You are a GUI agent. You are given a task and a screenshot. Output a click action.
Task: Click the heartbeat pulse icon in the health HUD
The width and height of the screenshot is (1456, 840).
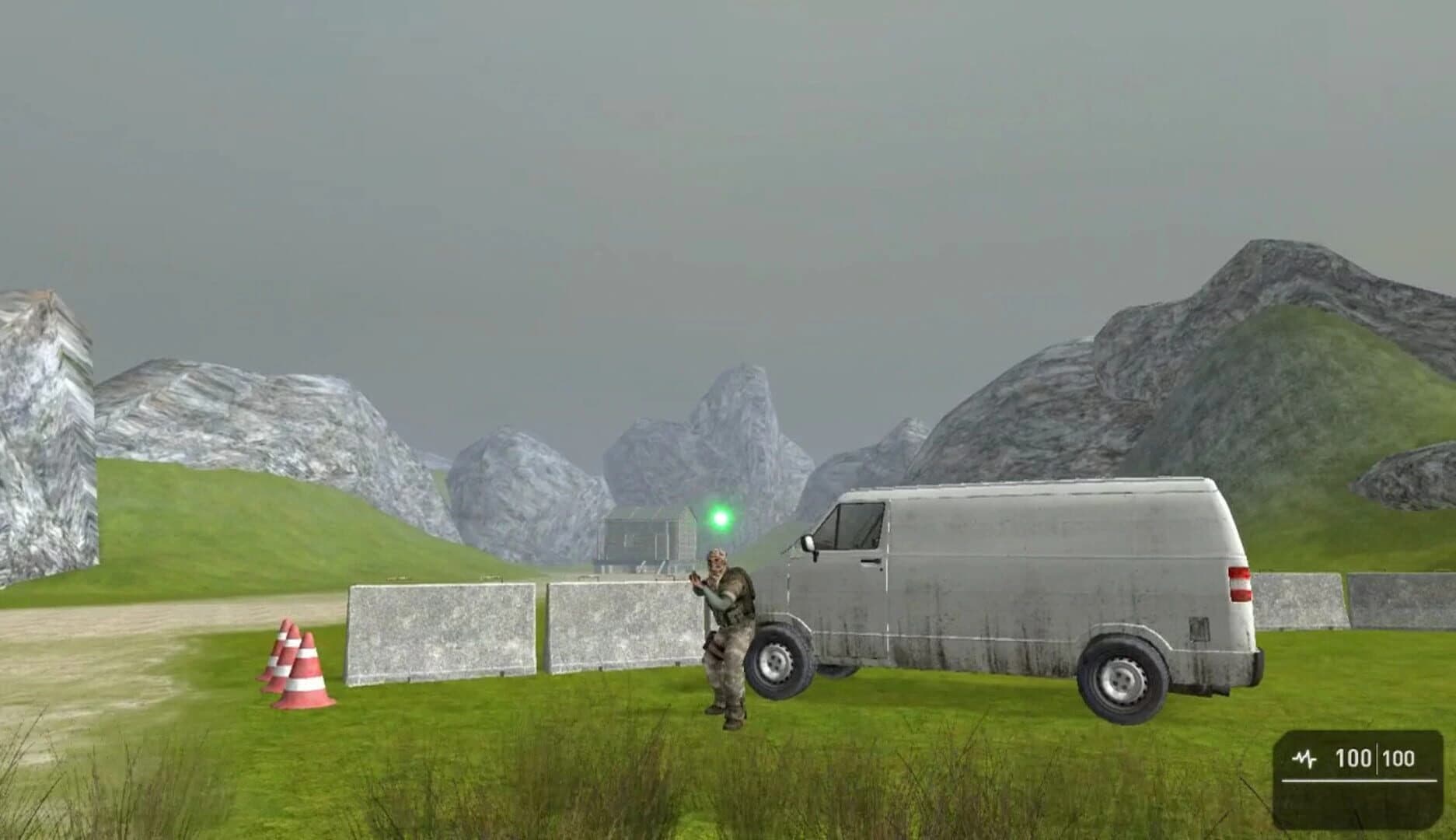tap(1304, 758)
